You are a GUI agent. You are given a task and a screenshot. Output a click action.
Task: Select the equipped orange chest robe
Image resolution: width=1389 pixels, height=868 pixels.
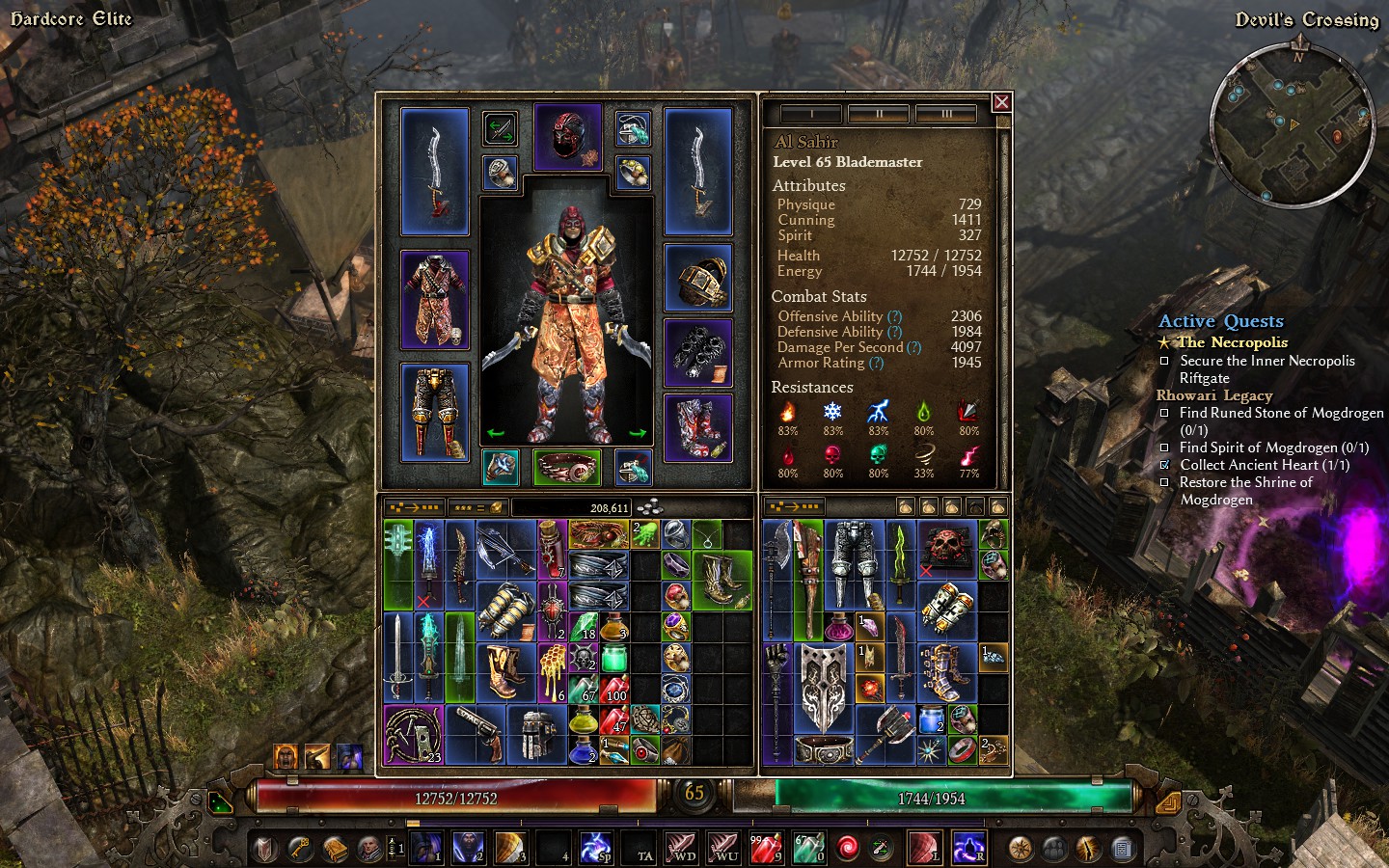(434, 300)
